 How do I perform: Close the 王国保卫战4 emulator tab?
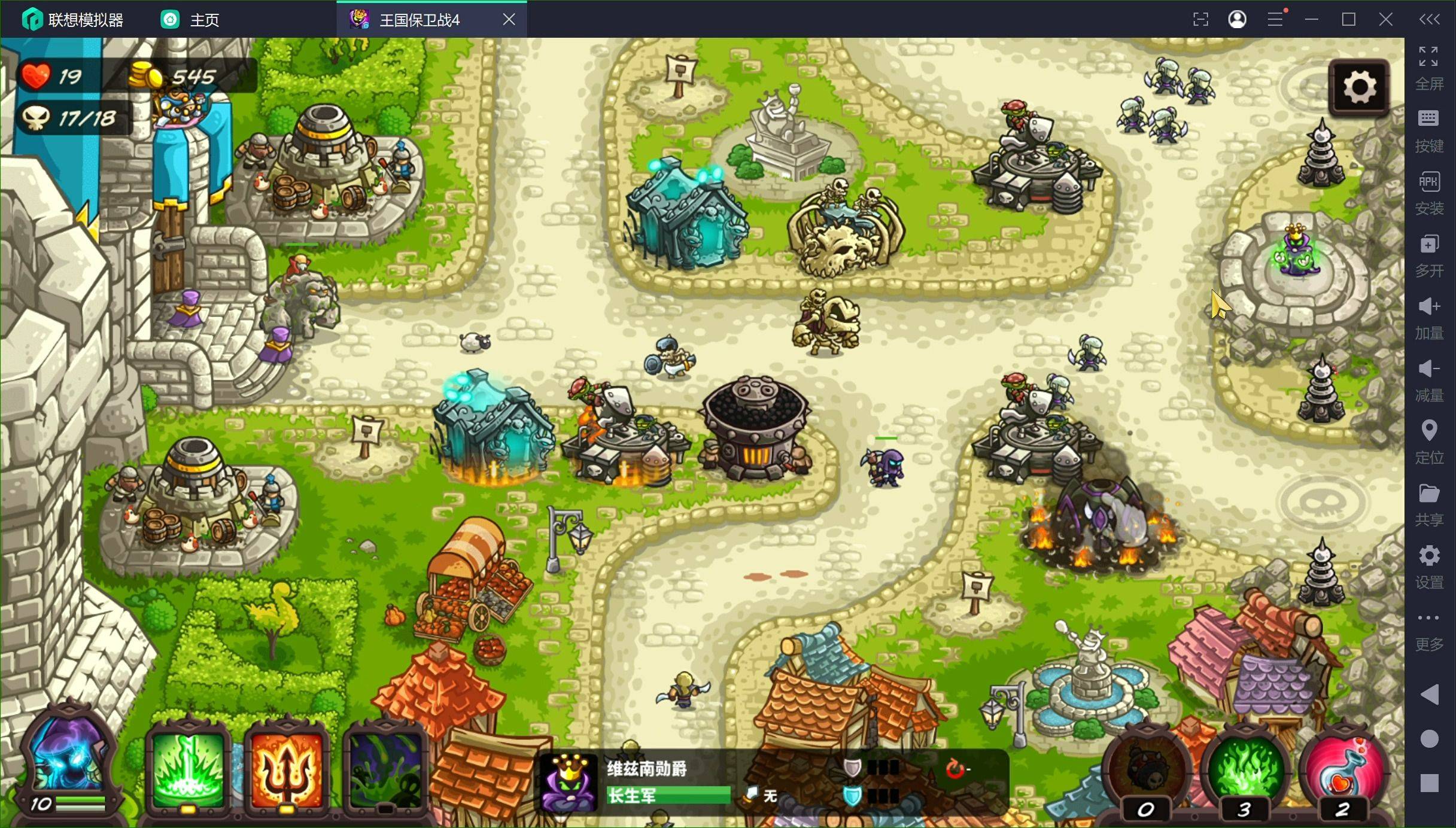pyautogui.click(x=509, y=20)
